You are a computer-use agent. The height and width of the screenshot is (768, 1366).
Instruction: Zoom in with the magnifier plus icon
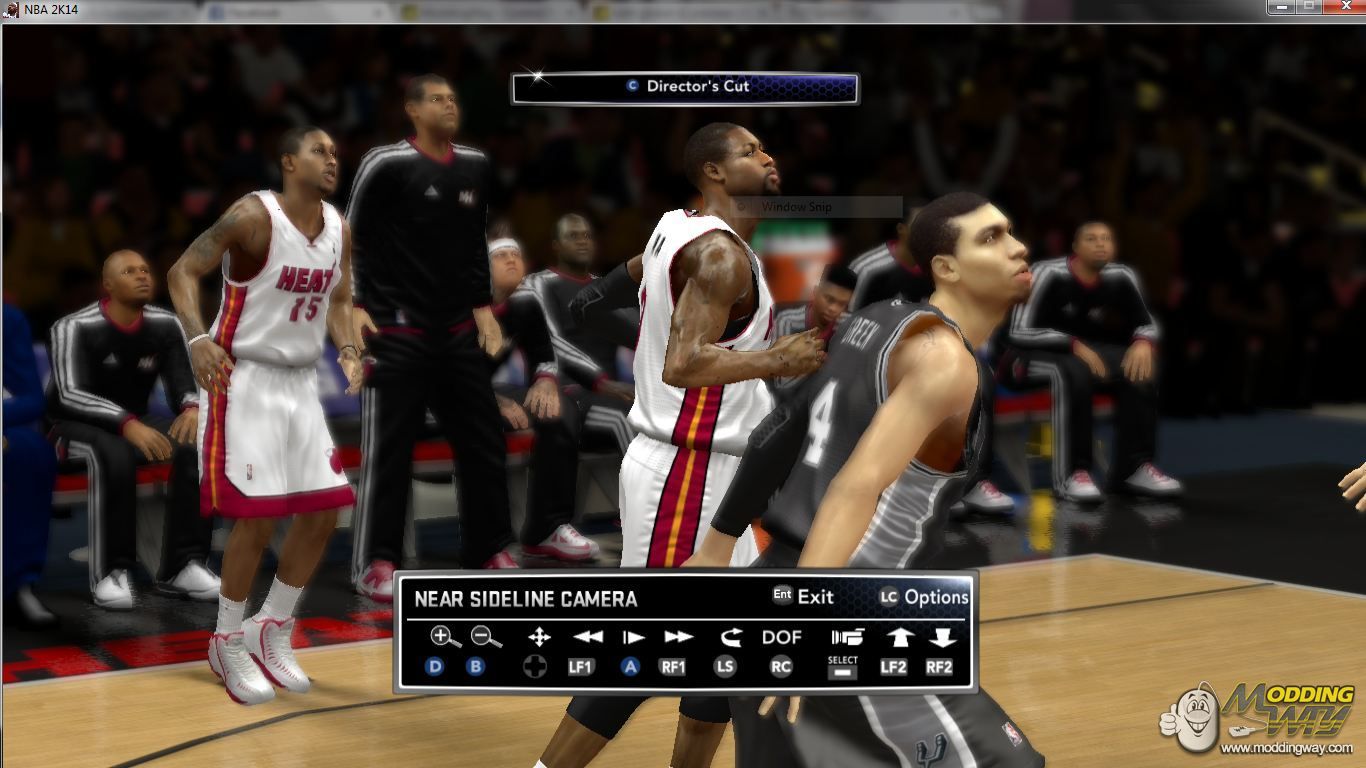point(445,637)
